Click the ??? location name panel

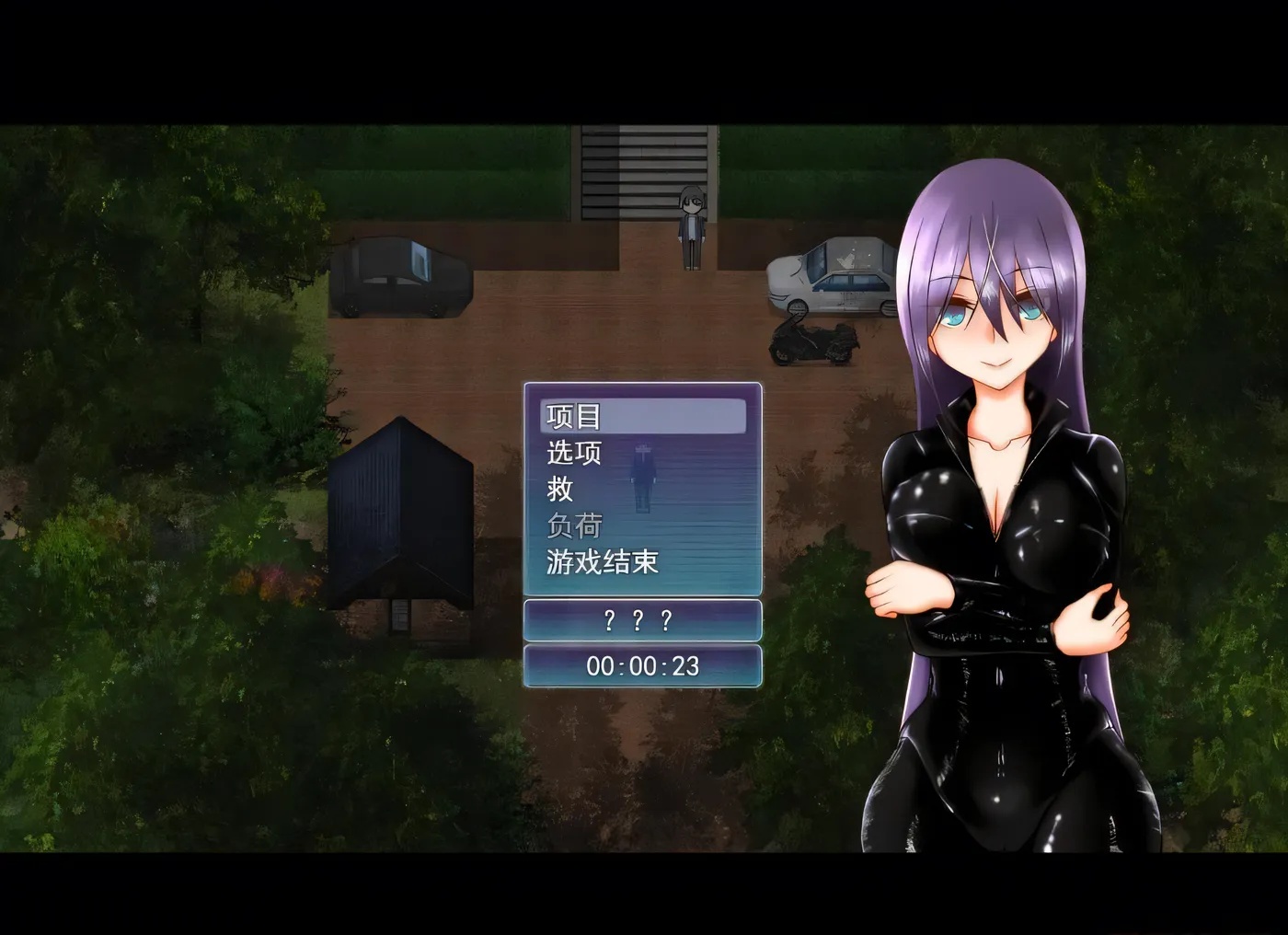point(642,621)
